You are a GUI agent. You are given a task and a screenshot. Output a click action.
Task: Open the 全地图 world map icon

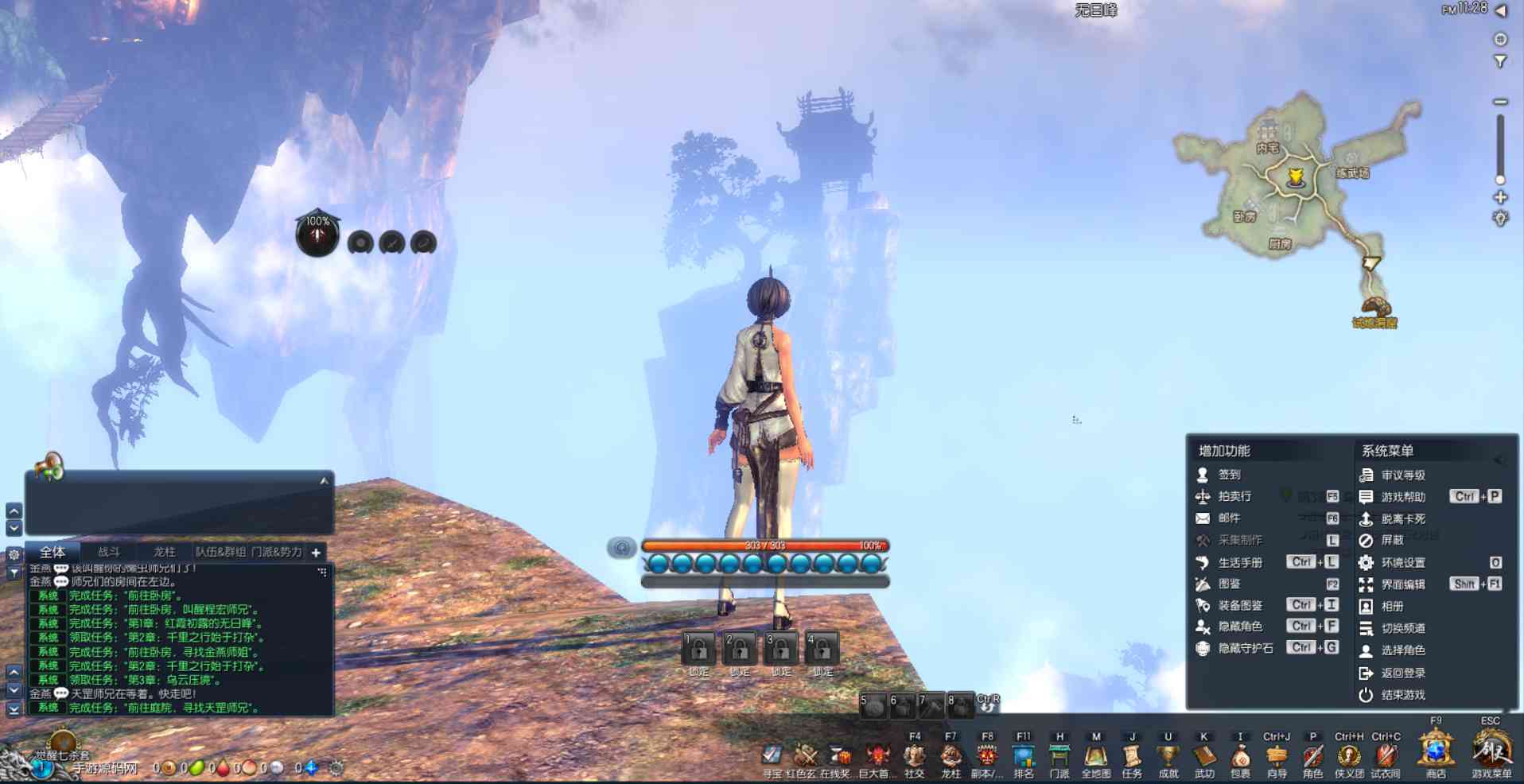click(x=1096, y=756)
